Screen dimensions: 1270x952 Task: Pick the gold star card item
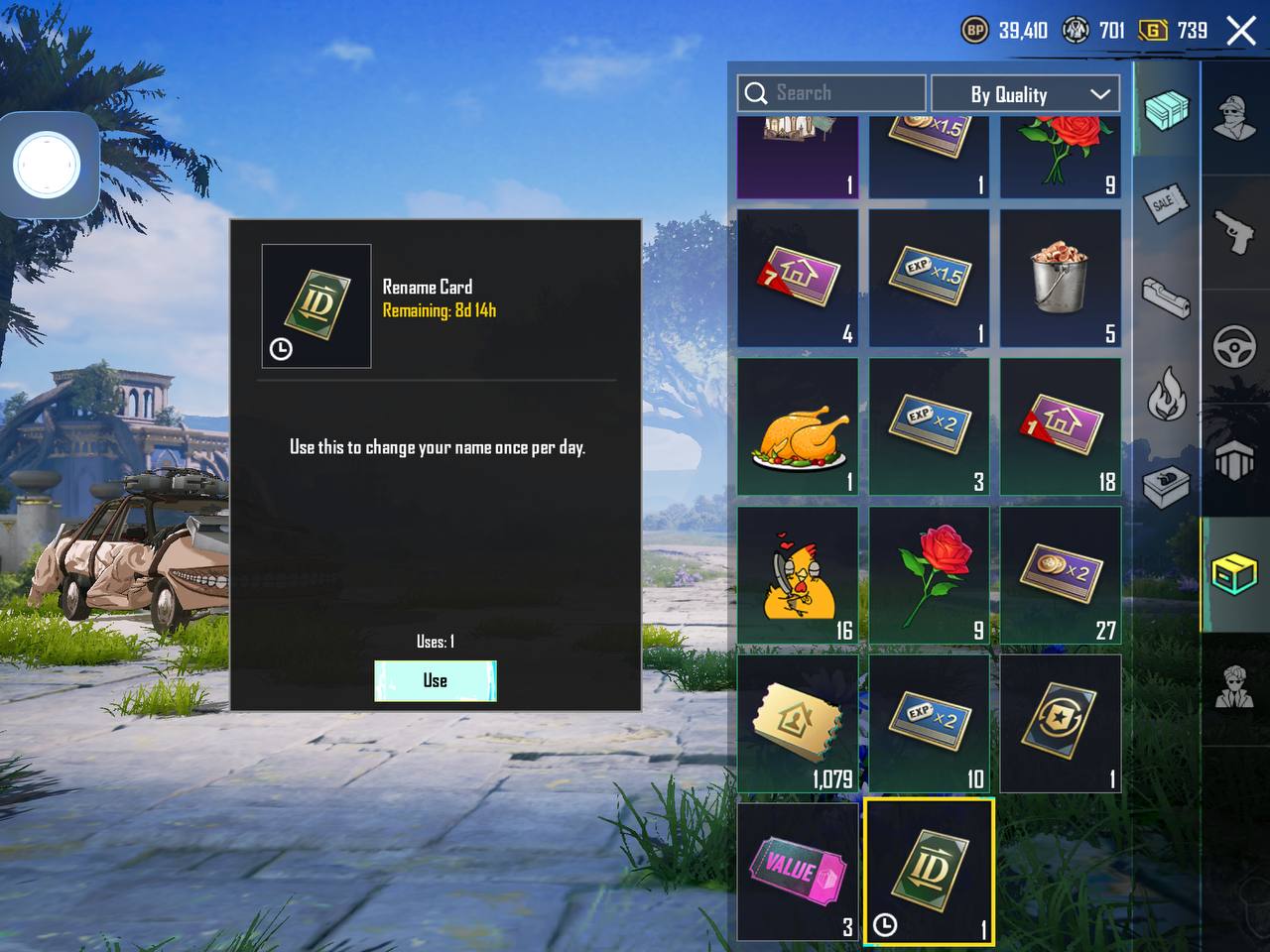pos(1060,723)
